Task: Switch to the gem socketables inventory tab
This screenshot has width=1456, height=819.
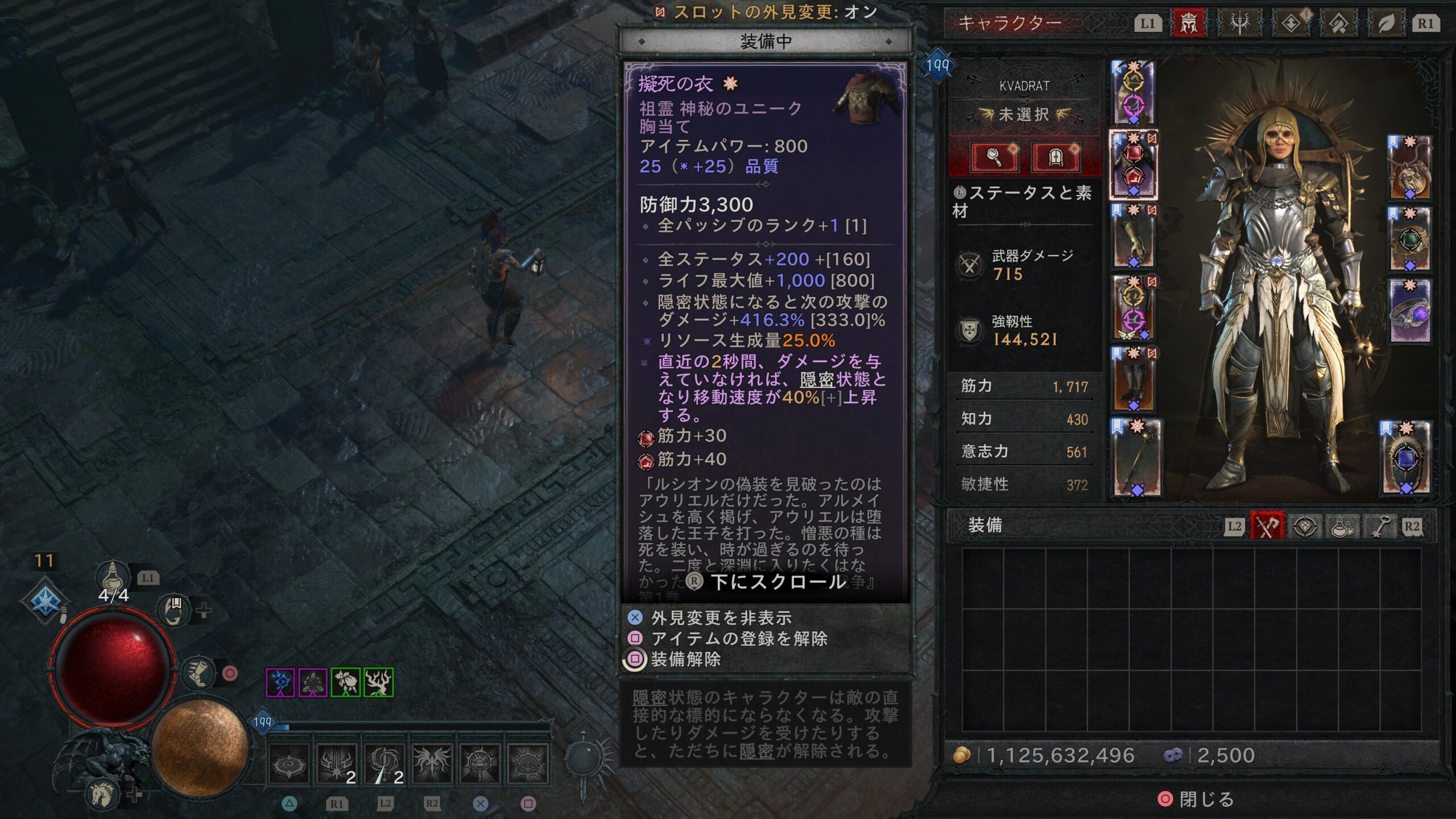Action: point(1305,526)
